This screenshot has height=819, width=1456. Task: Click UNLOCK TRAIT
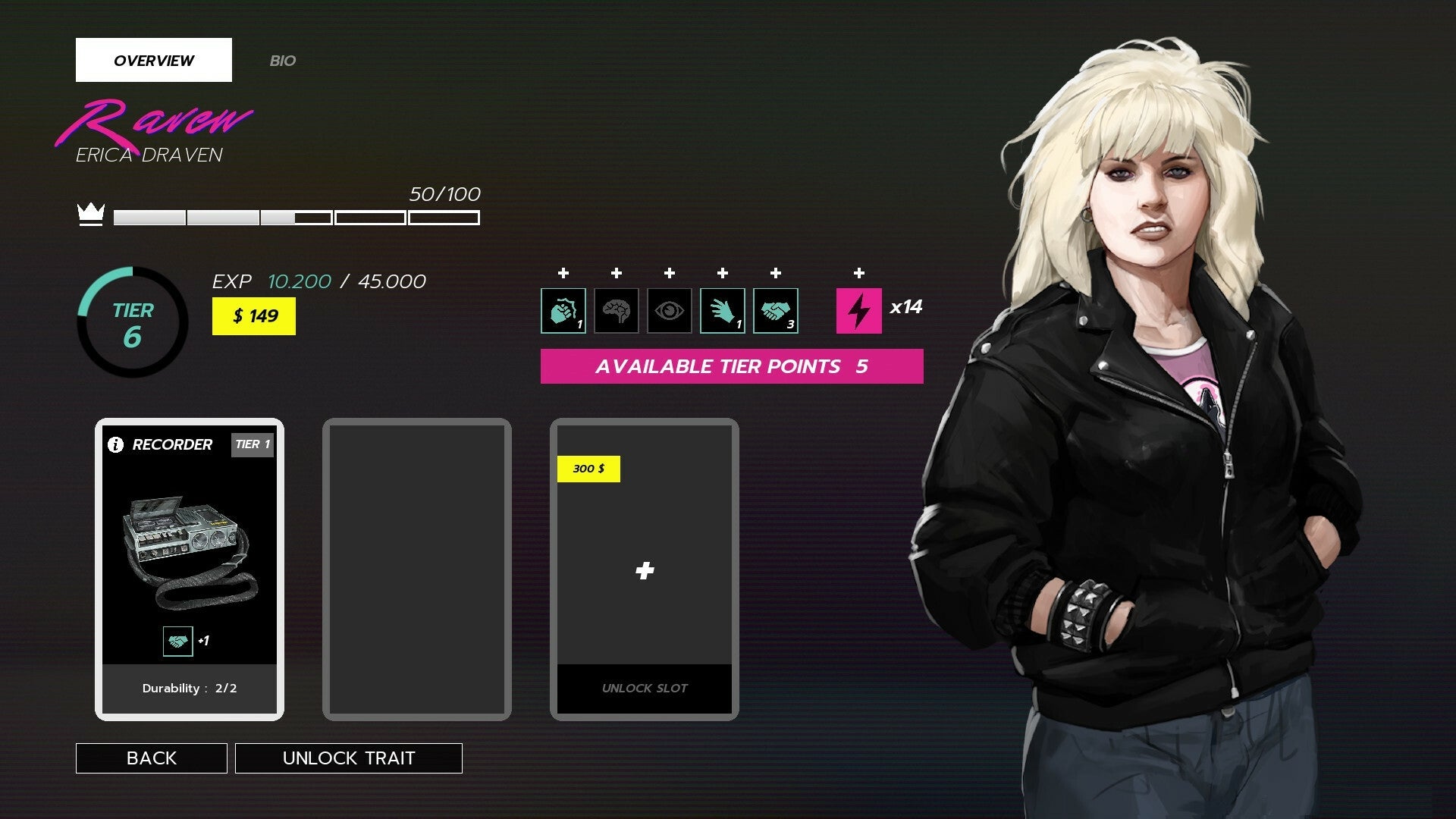349,758
